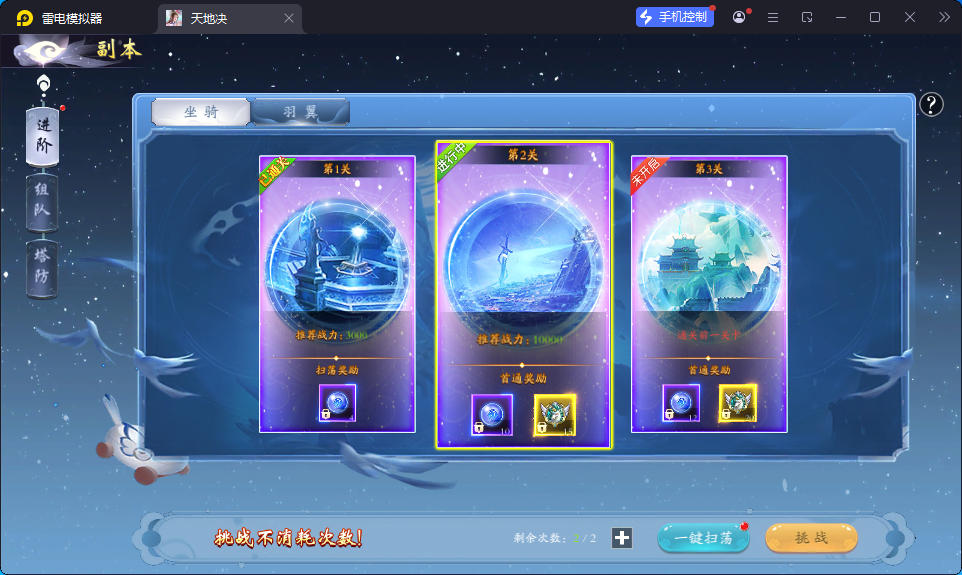View the 第2关 silver emblem reward
The width and height of the screenshot is (962, 575).
(555, 415)
